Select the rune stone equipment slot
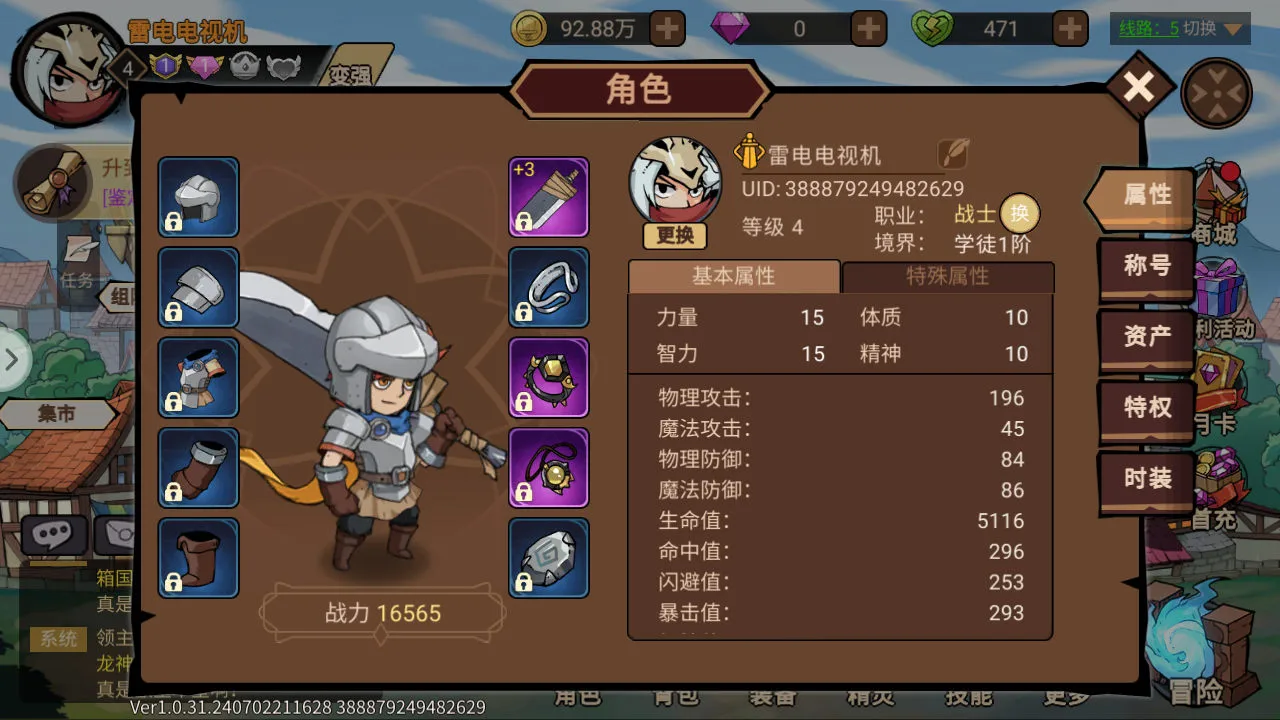This screenshot has width=1280, height=720. pyautogui.click(x=549, y=558)
